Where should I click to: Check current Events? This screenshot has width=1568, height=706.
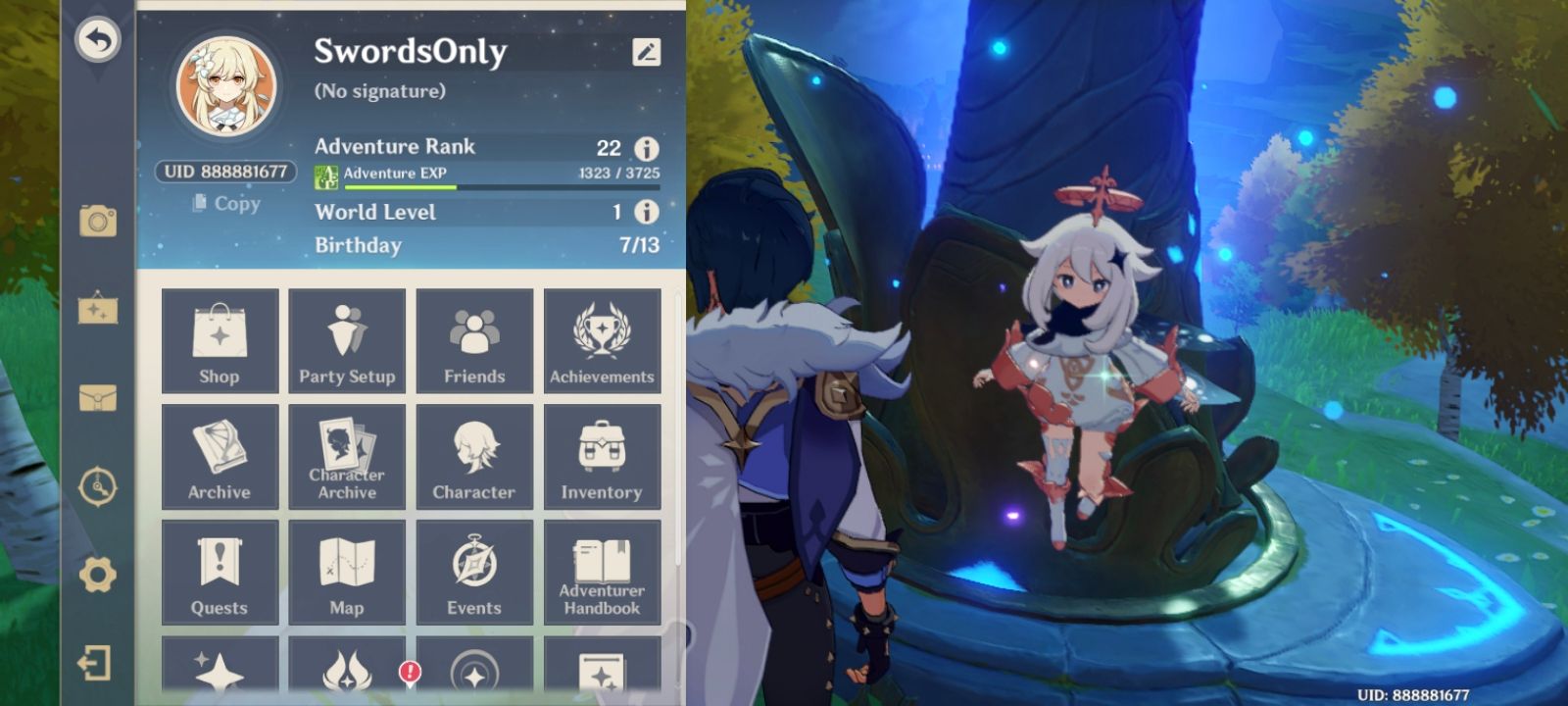[x=474, y=571]
